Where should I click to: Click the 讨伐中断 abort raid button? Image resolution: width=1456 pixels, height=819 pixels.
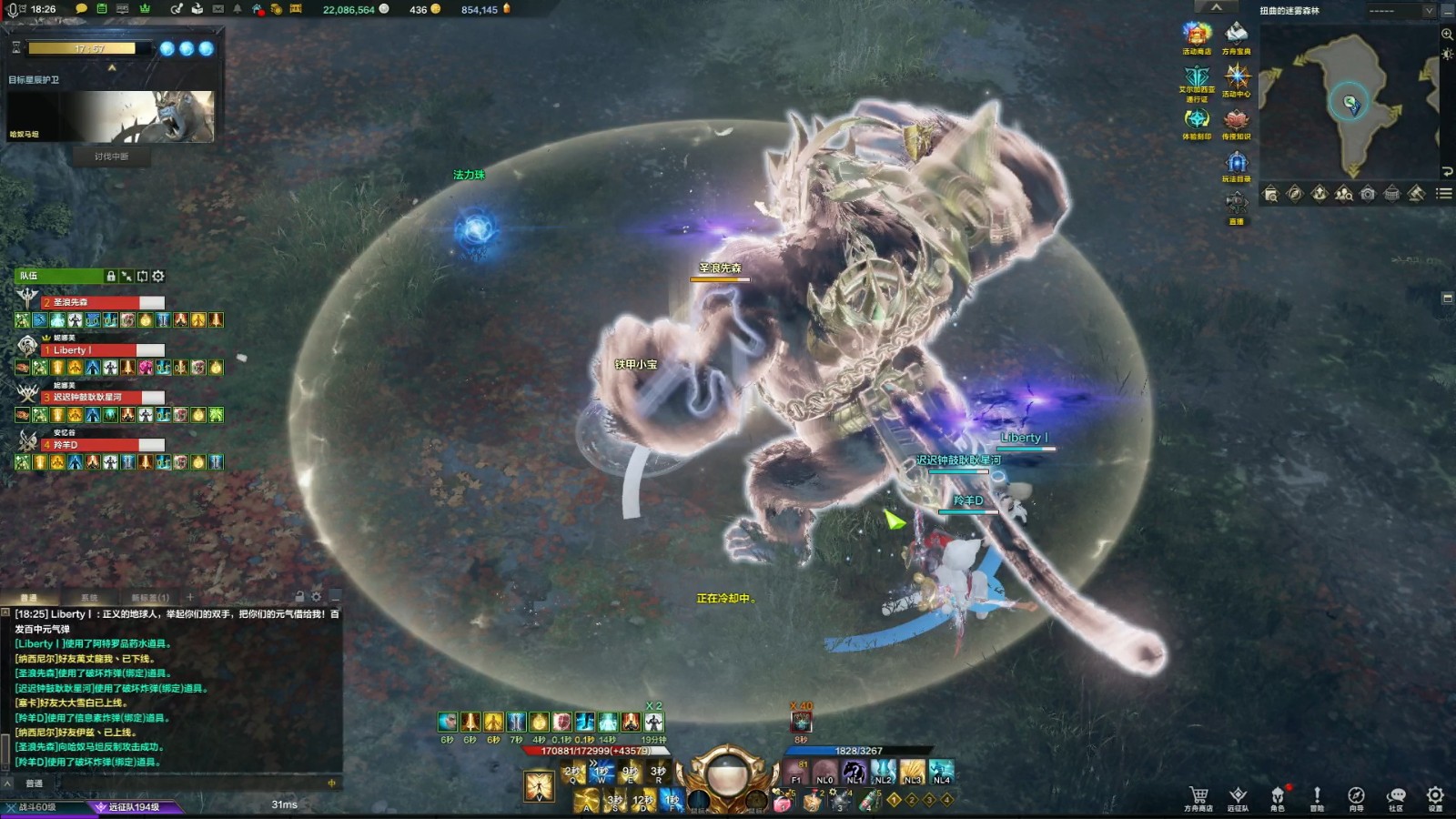click(x=111, y=157)
